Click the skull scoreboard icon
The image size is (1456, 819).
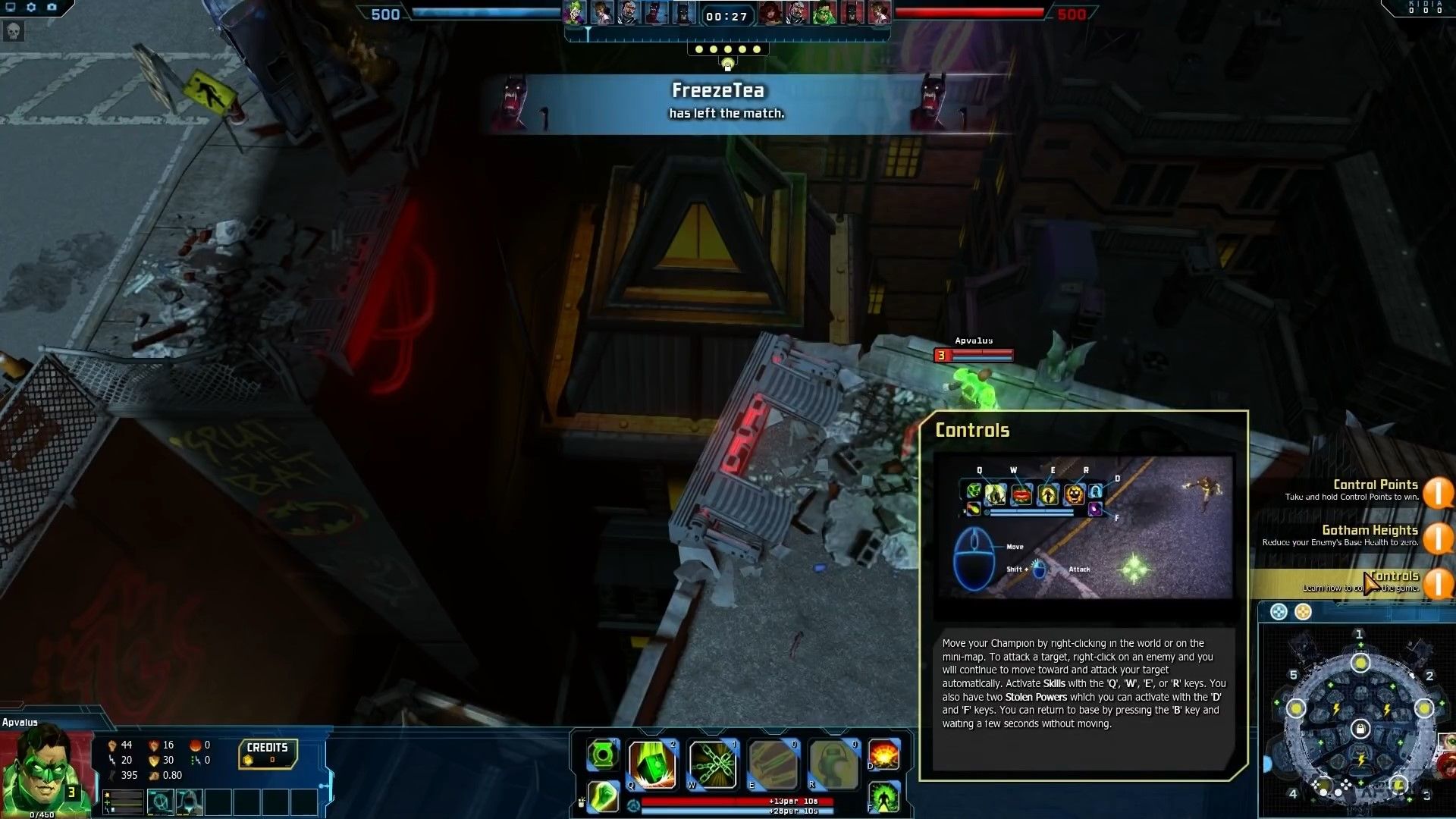tap(13, 31)
